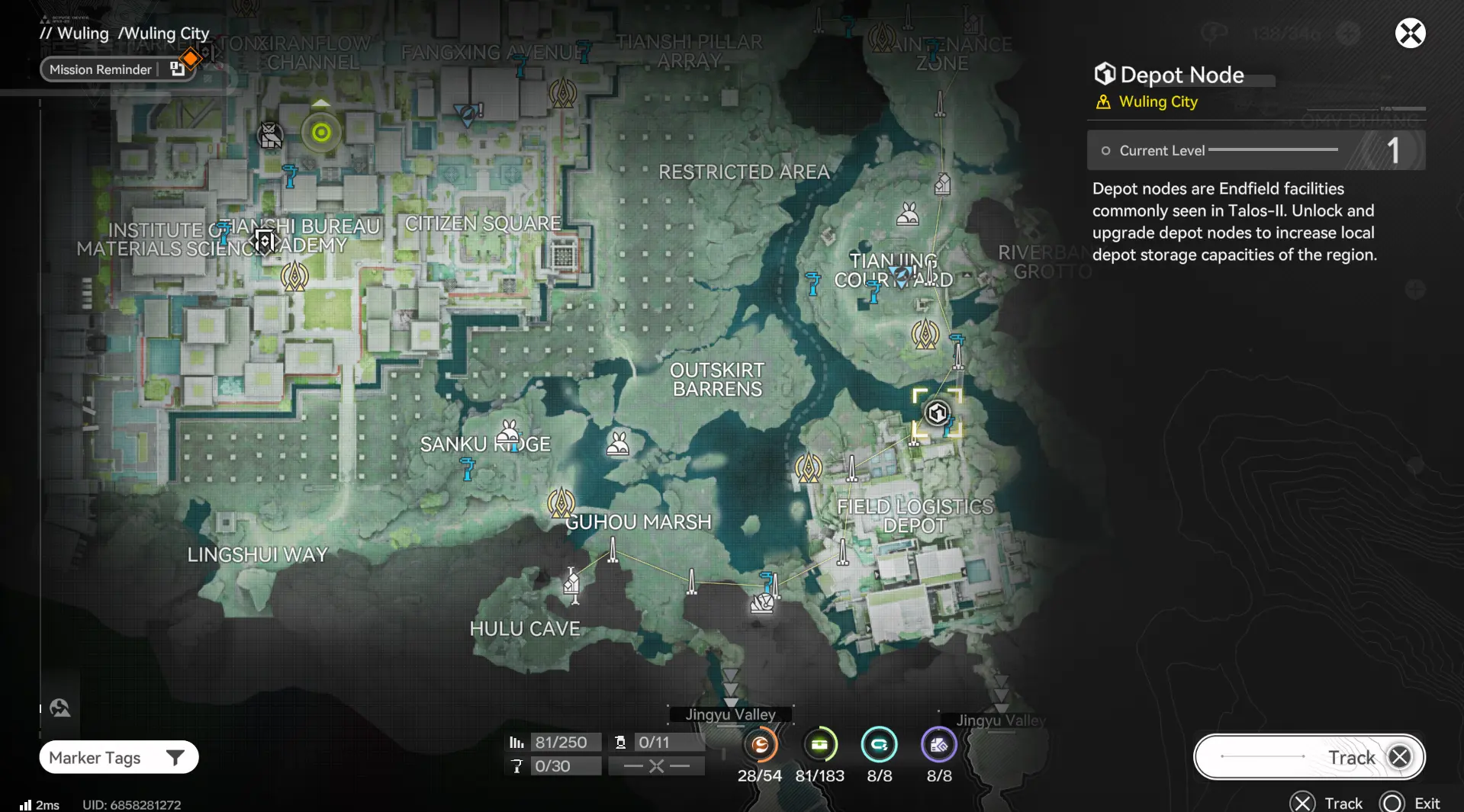Click the map overview icon above Marker Tags
This screenshot has height=812, width=1464.
pos(60,708)
